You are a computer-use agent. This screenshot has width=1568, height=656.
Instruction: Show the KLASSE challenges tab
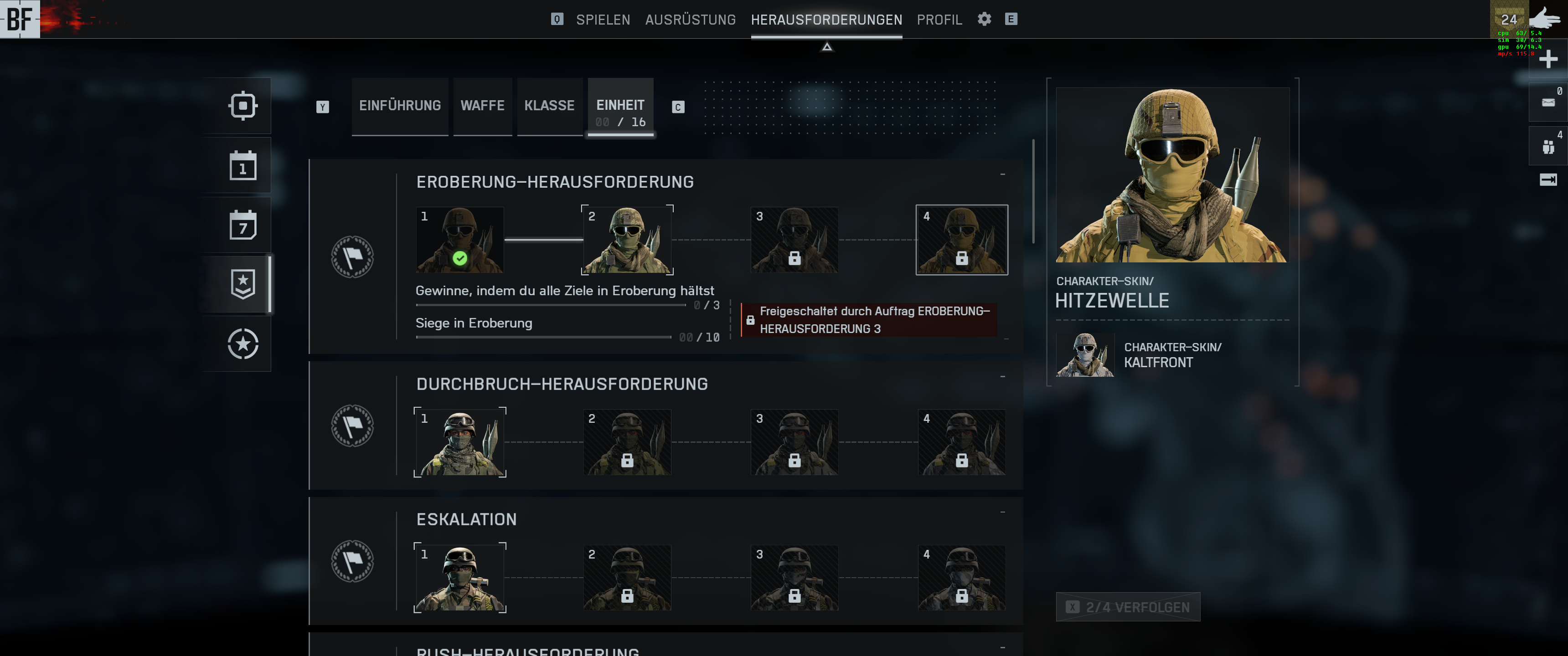(549, 106)
